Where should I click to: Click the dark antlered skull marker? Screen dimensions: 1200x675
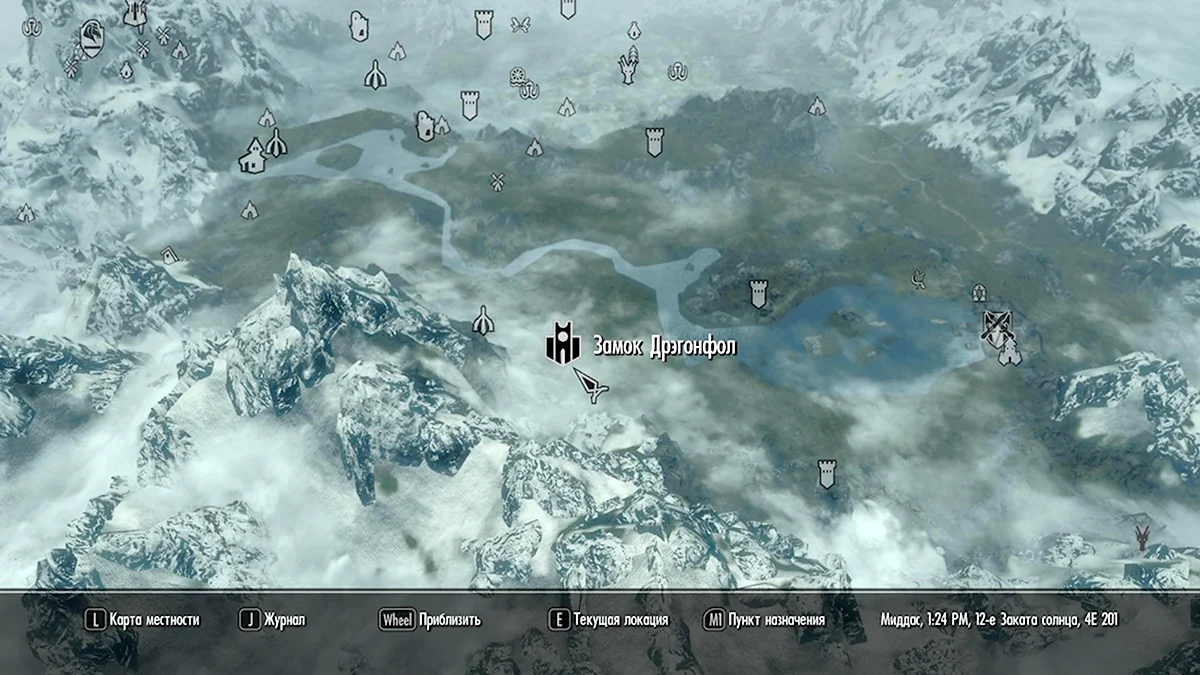pyautogui.click(x=1140, y=538)
